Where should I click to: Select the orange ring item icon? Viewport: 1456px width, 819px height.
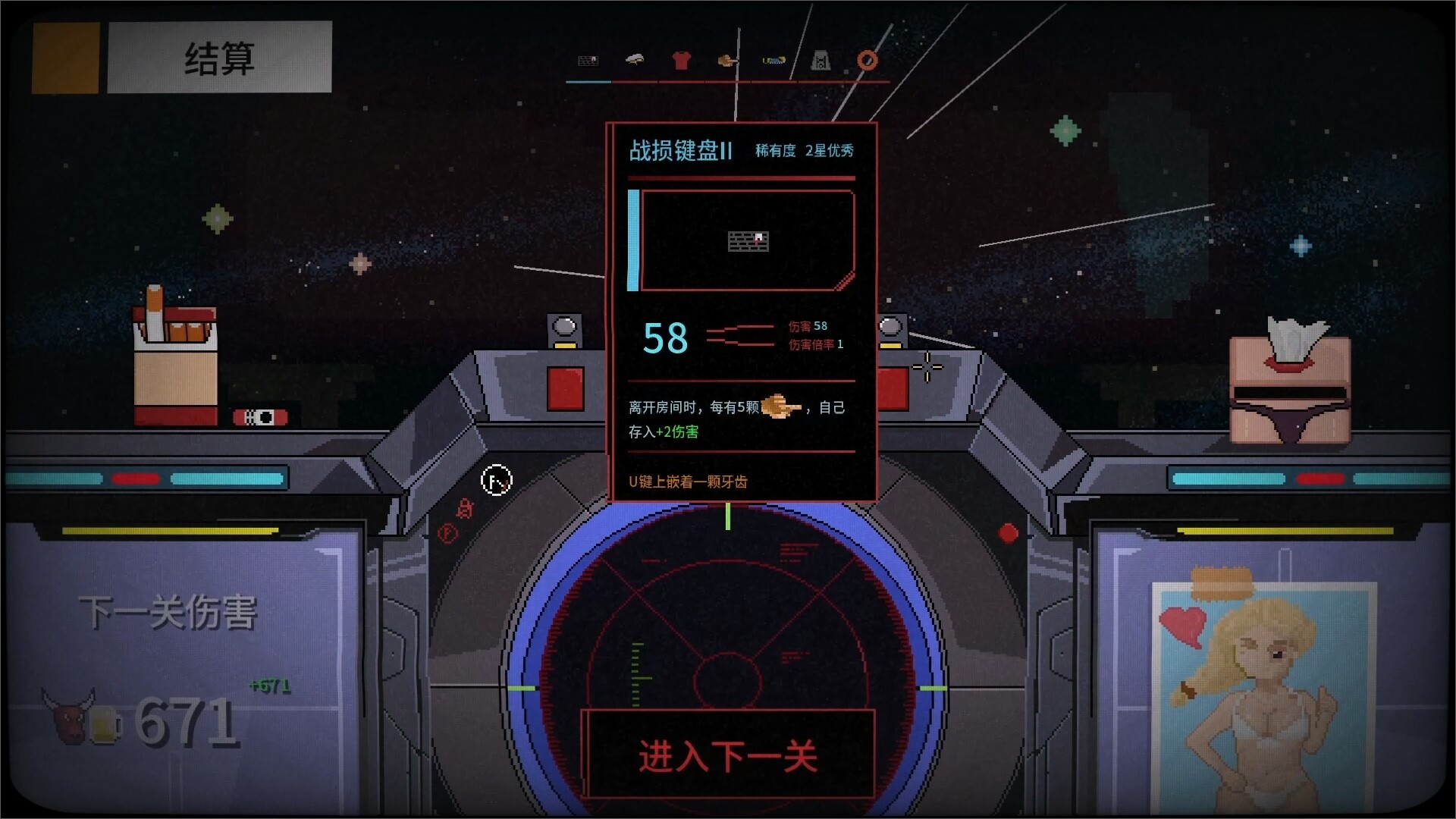click(x=868, y=61)
